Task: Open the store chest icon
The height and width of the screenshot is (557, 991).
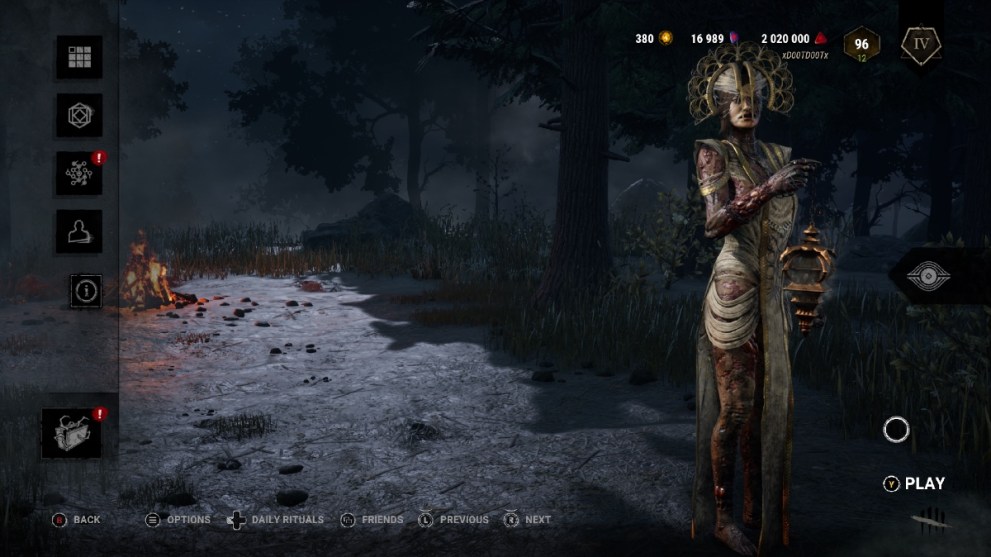Action: click(x=72, y=433)
